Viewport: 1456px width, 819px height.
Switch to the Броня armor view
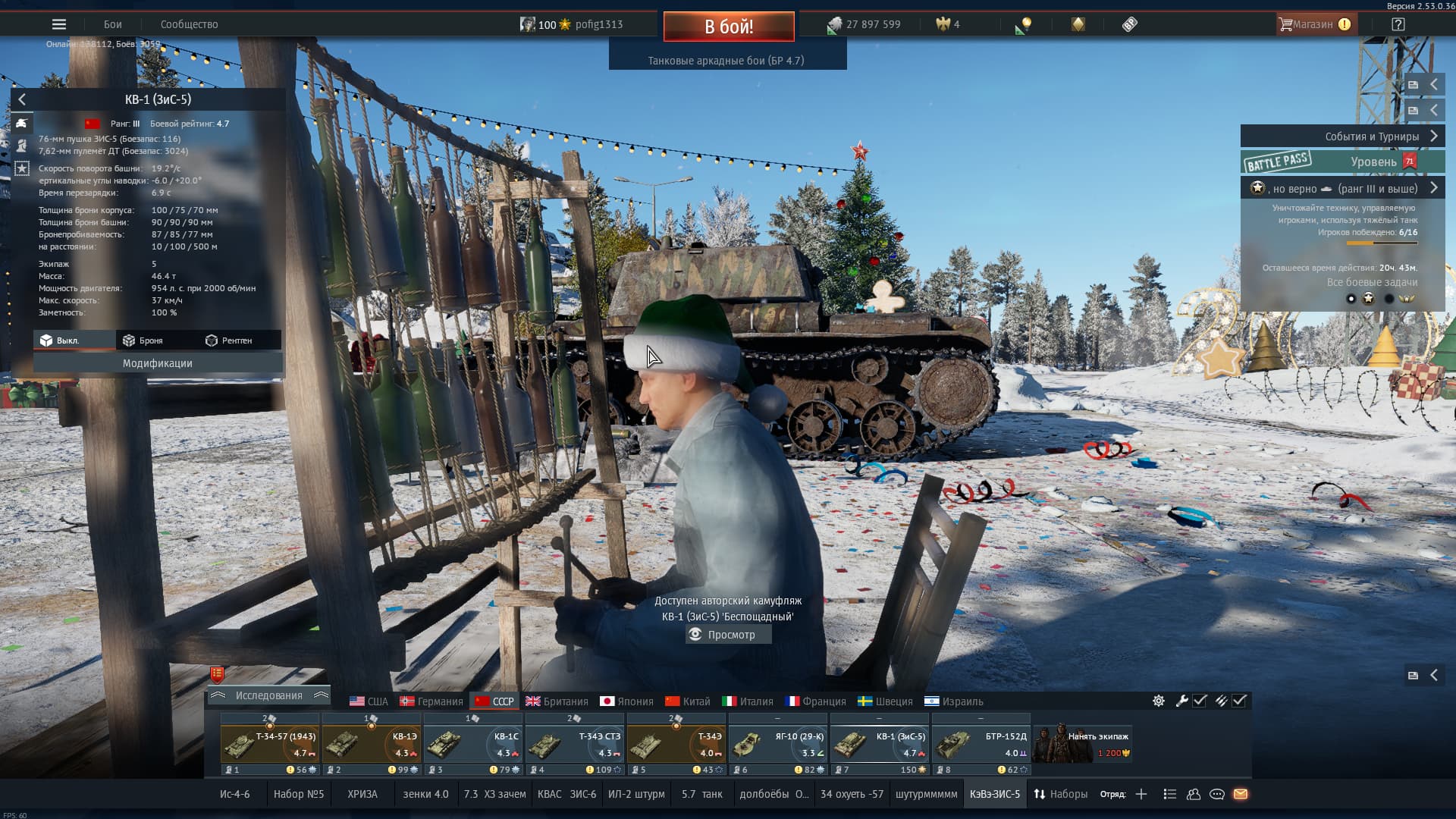(x=143, y=340)
